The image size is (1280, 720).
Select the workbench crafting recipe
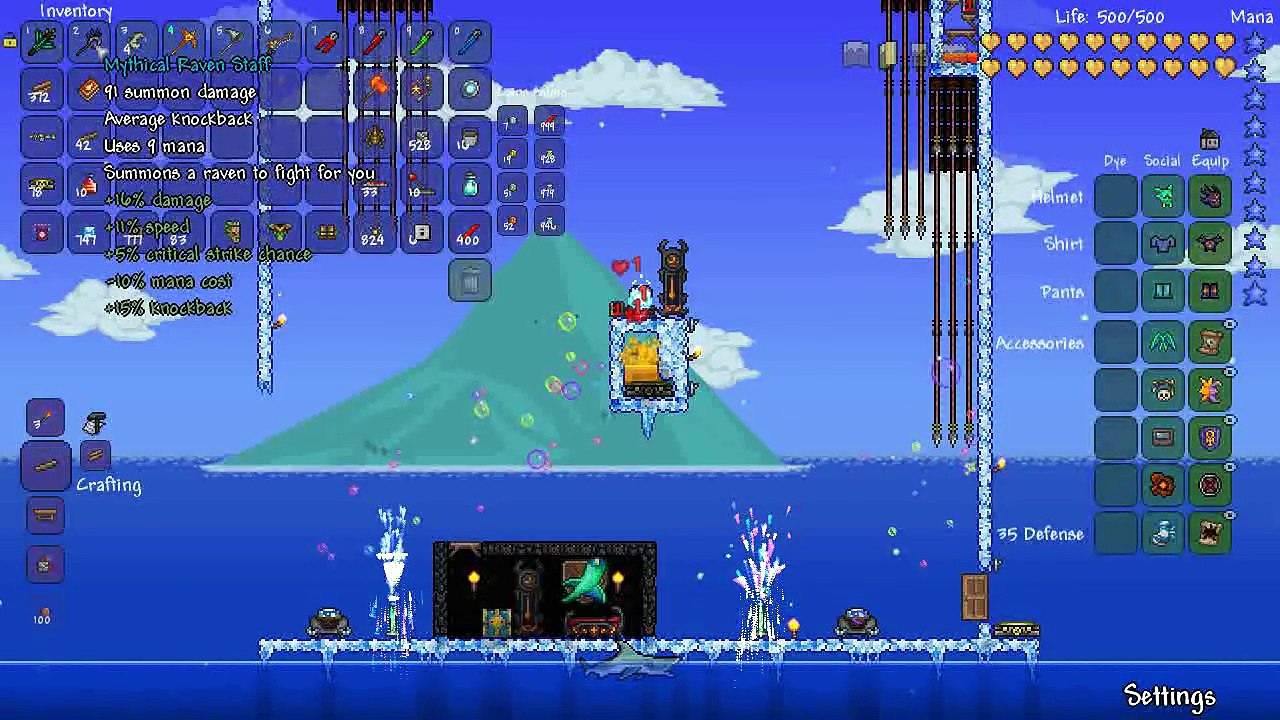click(x=46, y=516)
